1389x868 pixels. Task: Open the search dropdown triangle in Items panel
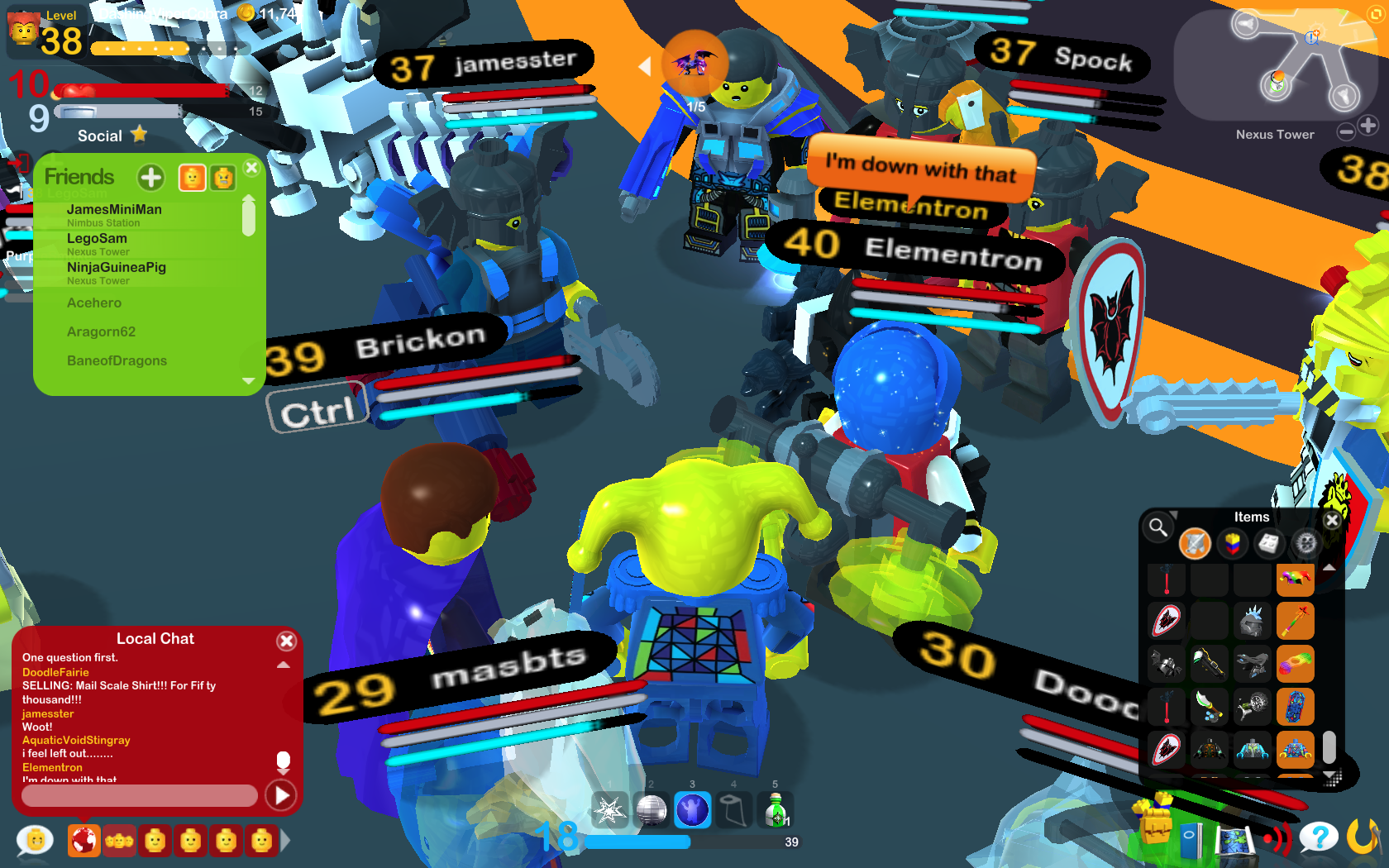point(1173,514)
